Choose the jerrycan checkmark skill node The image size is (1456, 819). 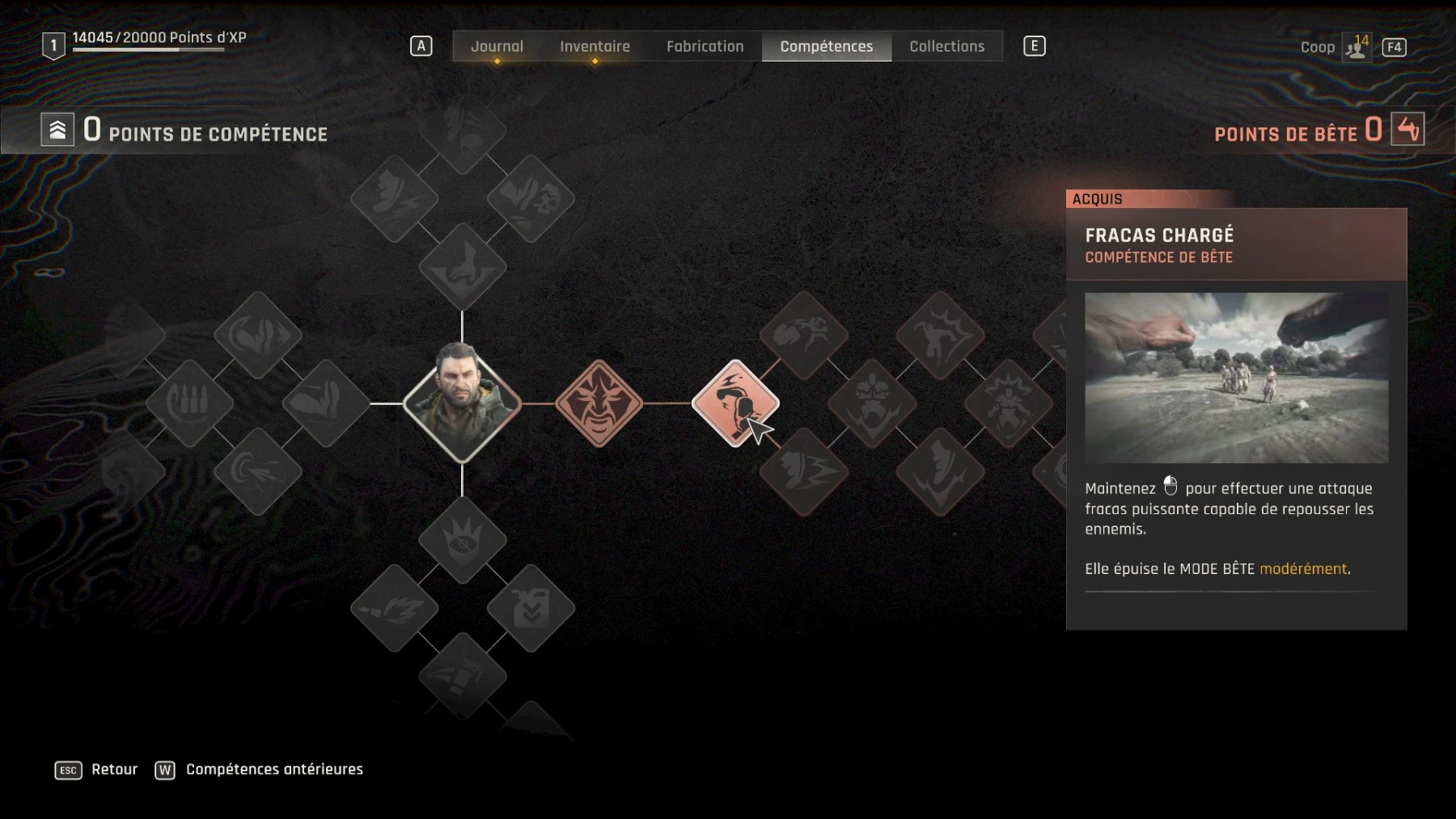tap(531, 608)
